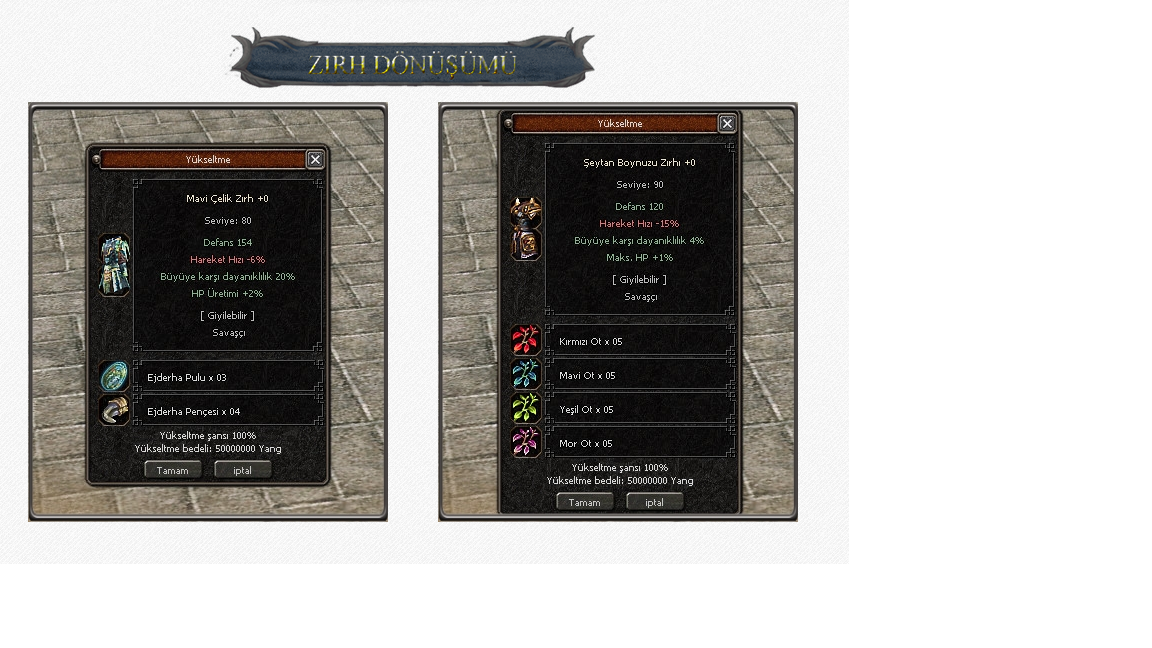This screenshot has width=1152, height=648.
Task: Click the Ejderha Pençesi material icon
Action: pos(115,410)
